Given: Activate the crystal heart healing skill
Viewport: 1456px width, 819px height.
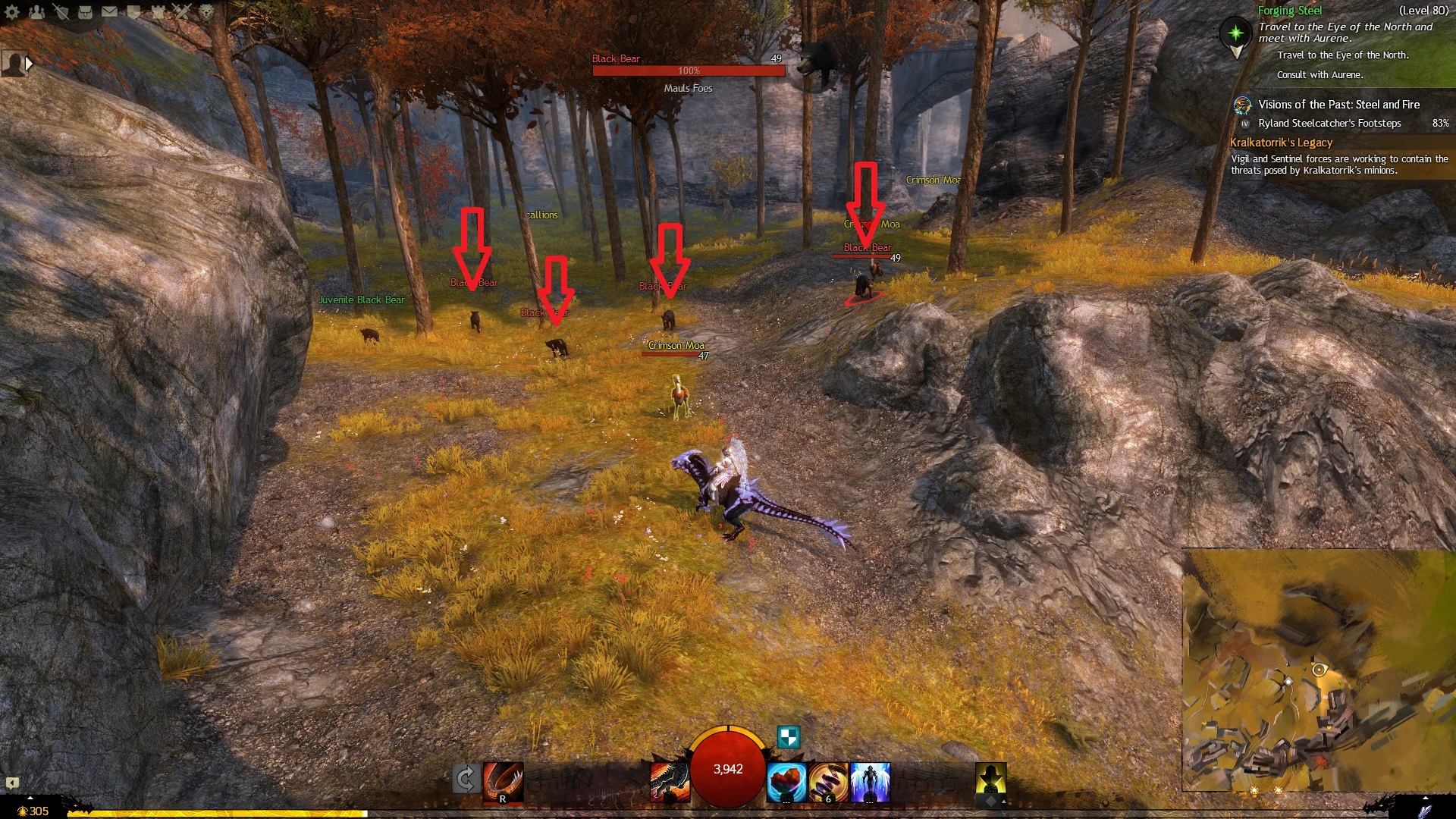Looking at the screenshot, I should coord(786,783).
